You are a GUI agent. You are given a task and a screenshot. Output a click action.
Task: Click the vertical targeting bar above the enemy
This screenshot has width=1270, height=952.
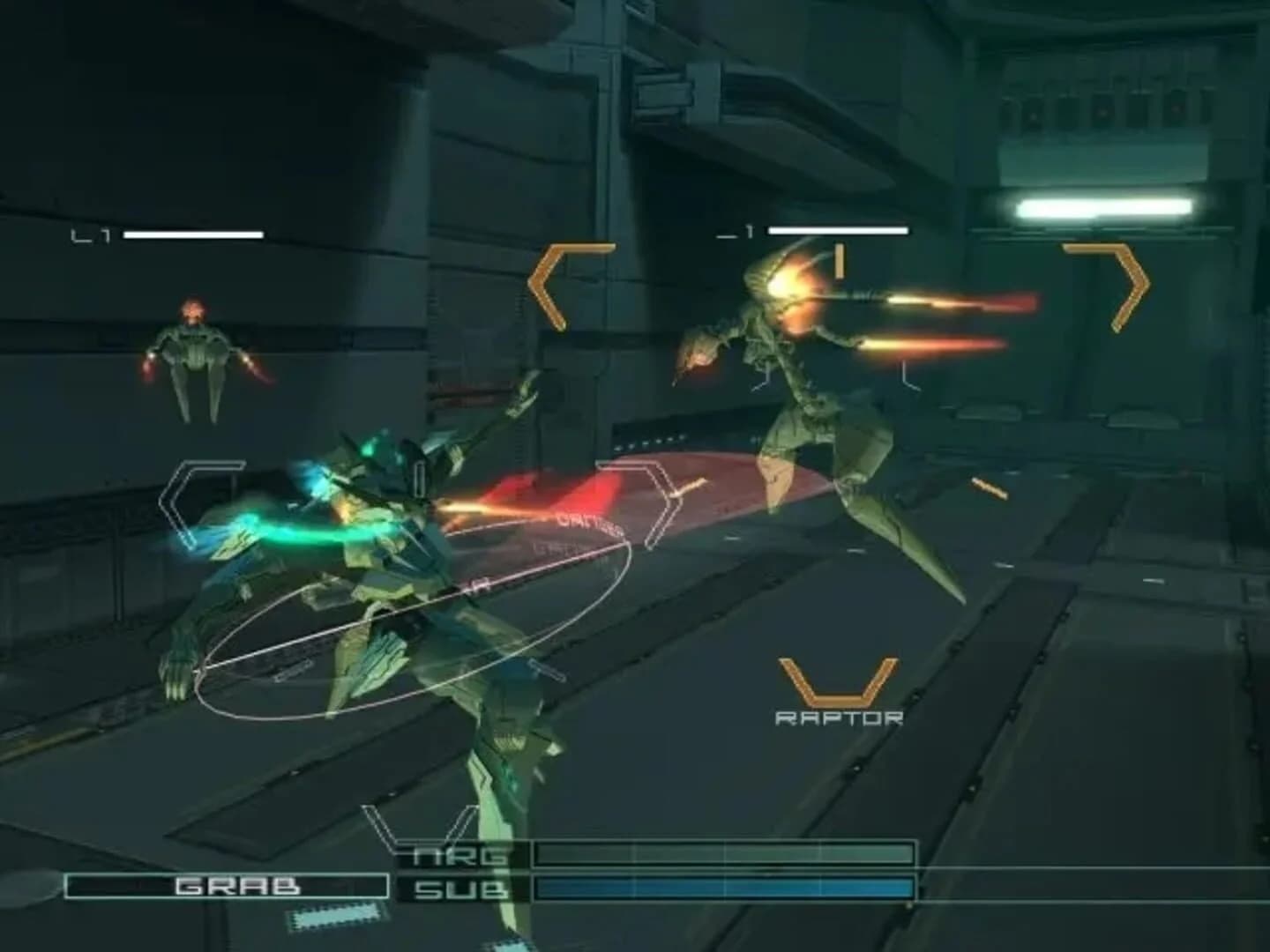pos(838,258)
